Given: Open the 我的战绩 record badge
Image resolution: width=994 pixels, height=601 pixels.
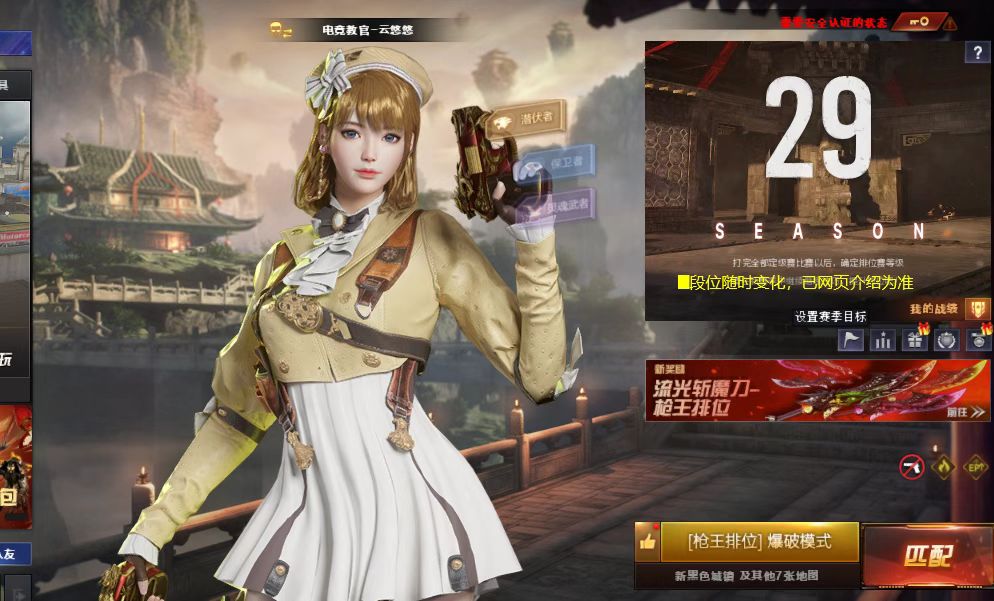Looking at the screenshot, I should [977, 309].
